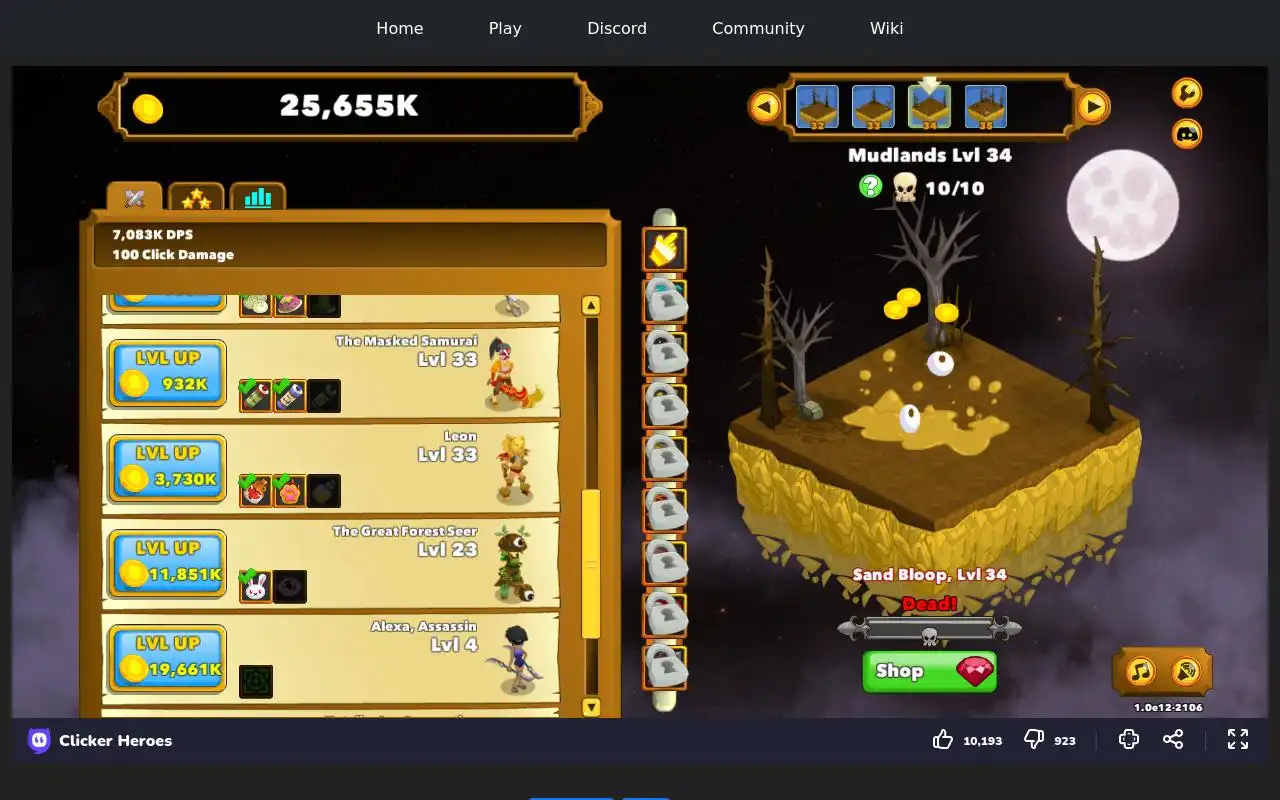The image size is (1280, 800).
Task: Open the Wiki link in the top navigation
Action: click(x=886, y=28)
